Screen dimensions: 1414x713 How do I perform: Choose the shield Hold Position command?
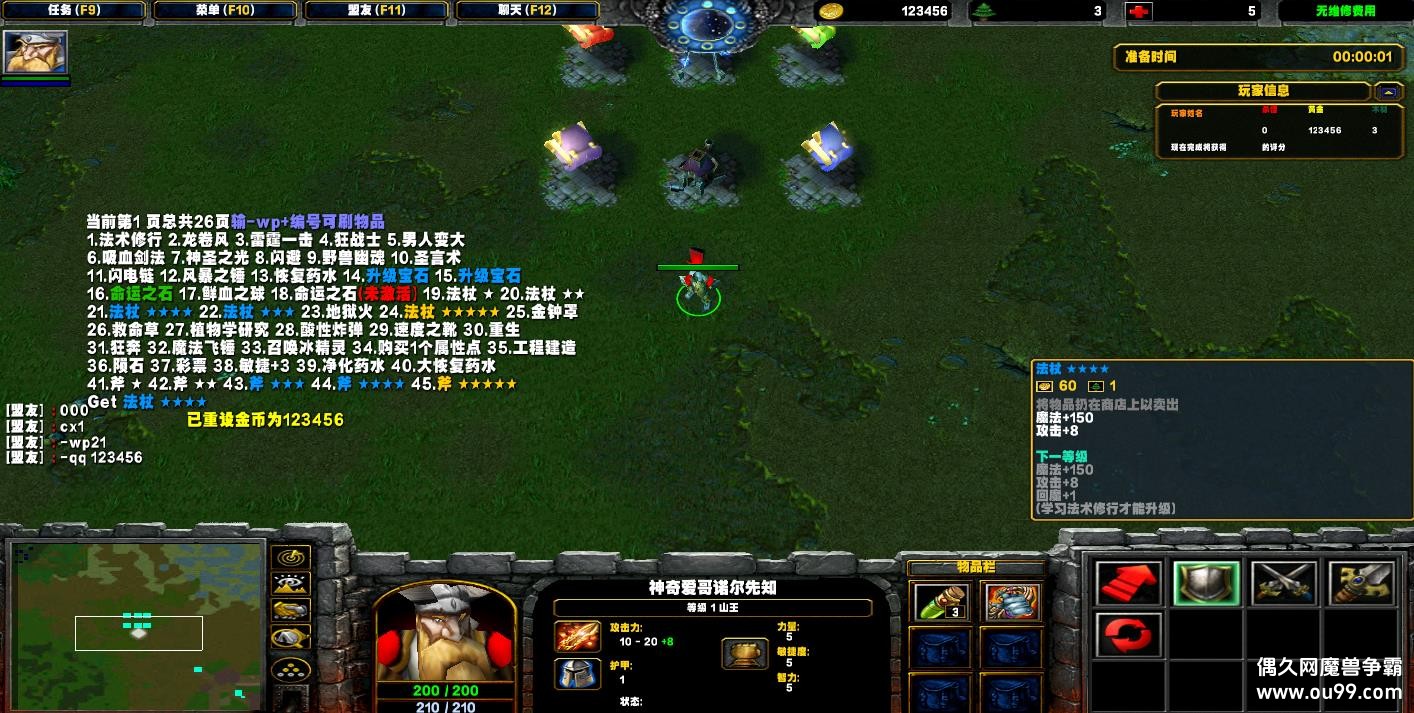[1206, 583]
